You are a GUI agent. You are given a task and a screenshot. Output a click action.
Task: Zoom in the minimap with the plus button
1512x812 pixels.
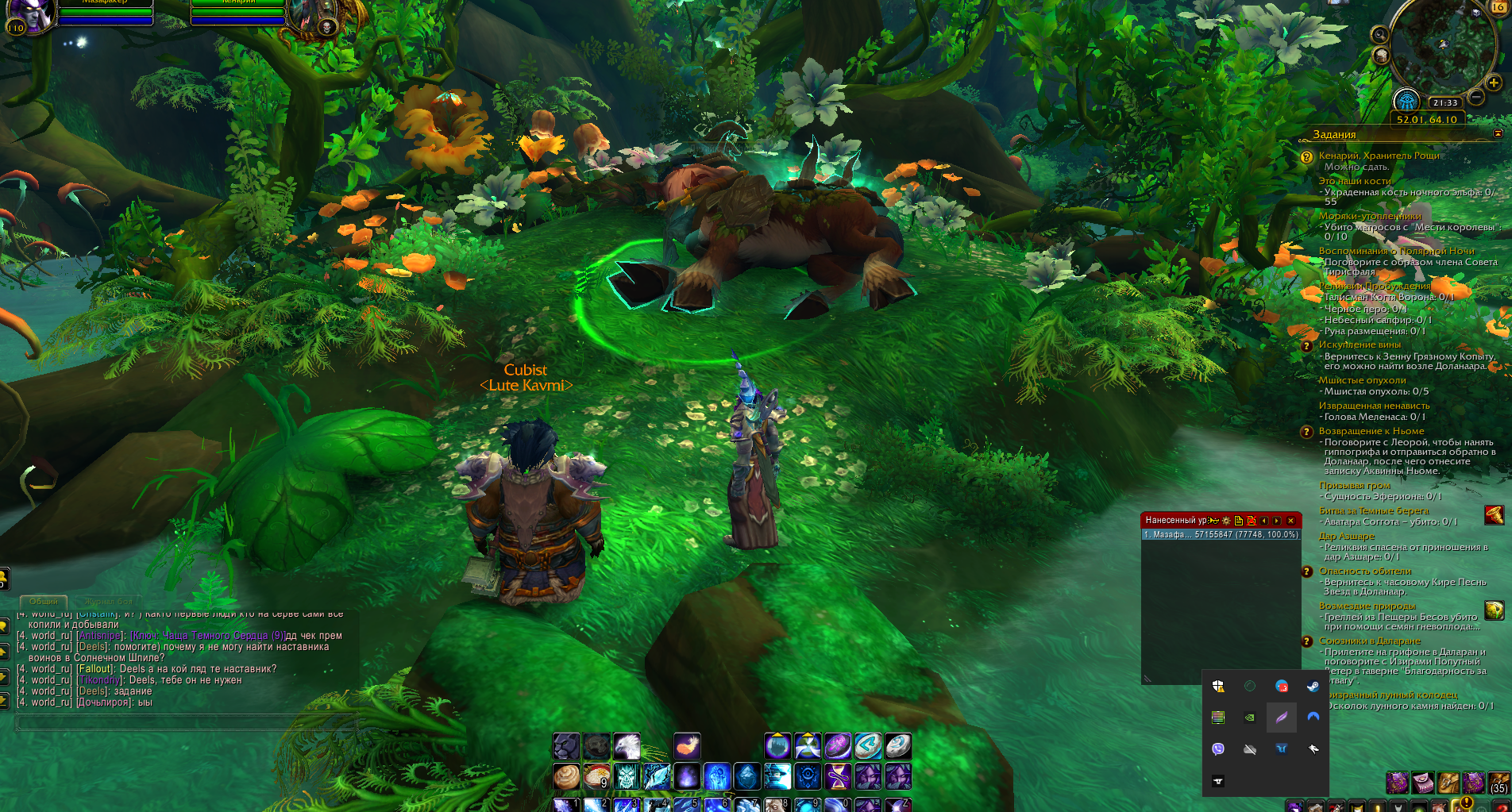[x=1493, y=83]
